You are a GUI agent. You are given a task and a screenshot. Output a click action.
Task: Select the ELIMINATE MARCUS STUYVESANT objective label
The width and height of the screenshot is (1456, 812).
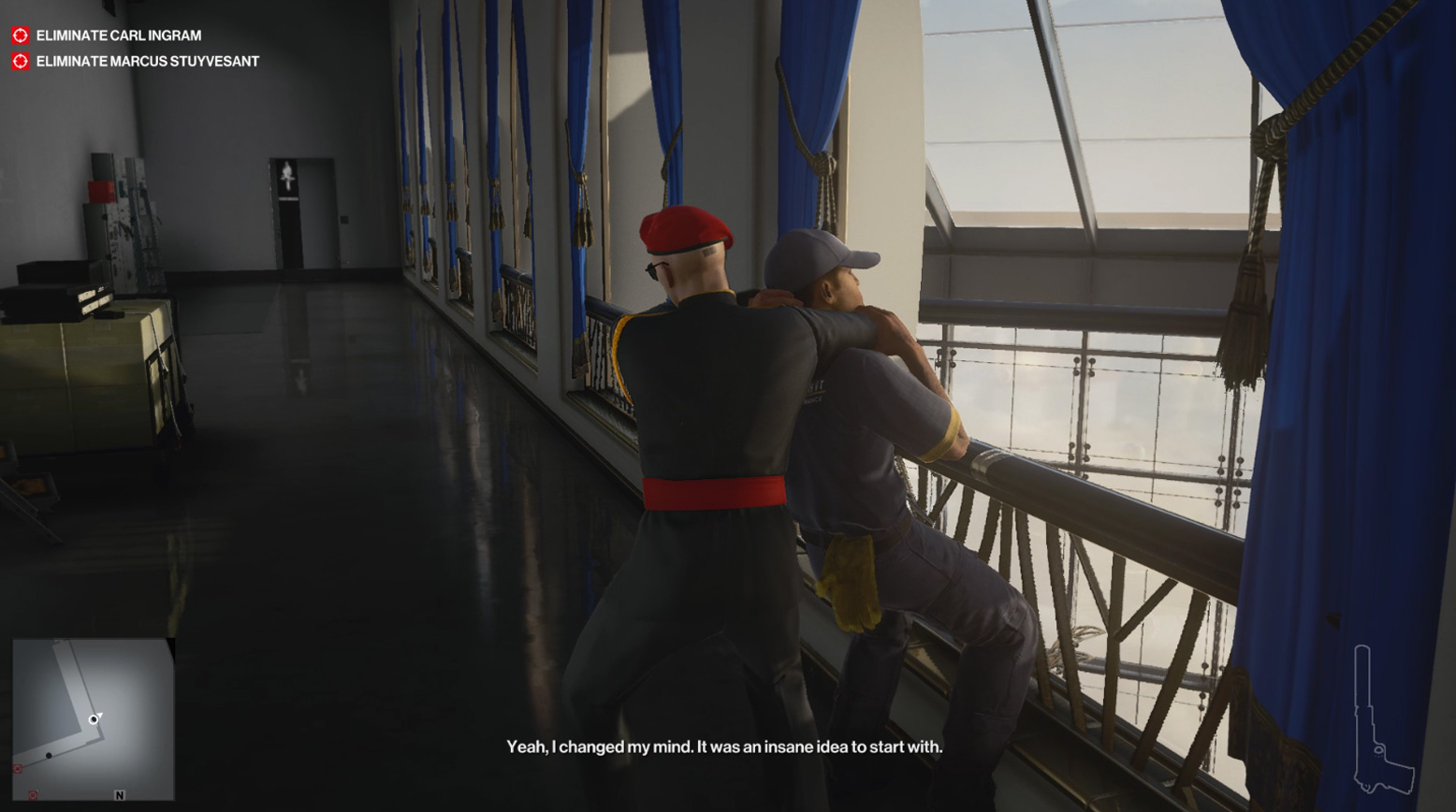coord(148,61)
